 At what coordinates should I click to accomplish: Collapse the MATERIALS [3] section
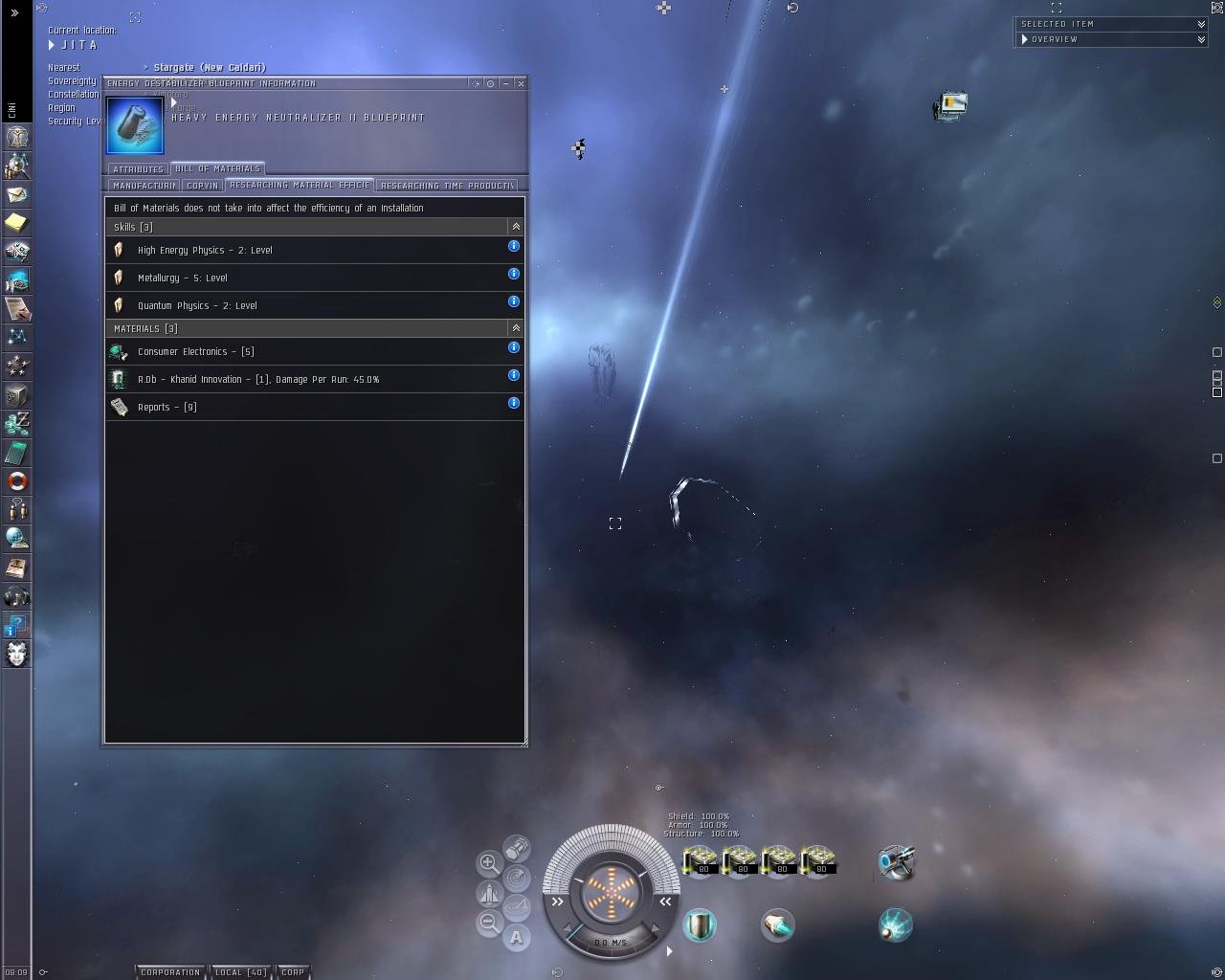pos(515,327)
